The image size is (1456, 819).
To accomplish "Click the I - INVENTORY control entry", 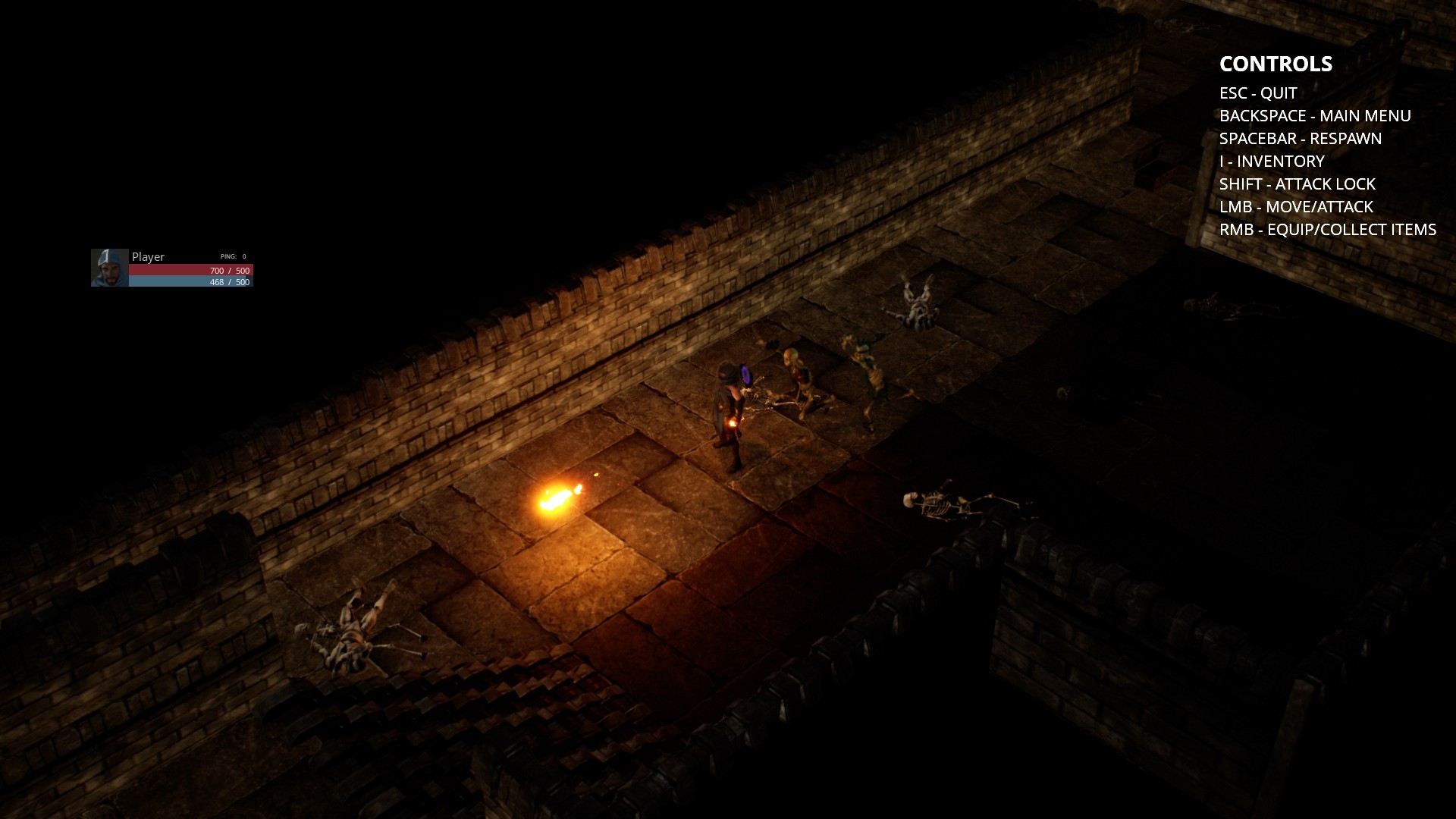I will (1272, 162).
